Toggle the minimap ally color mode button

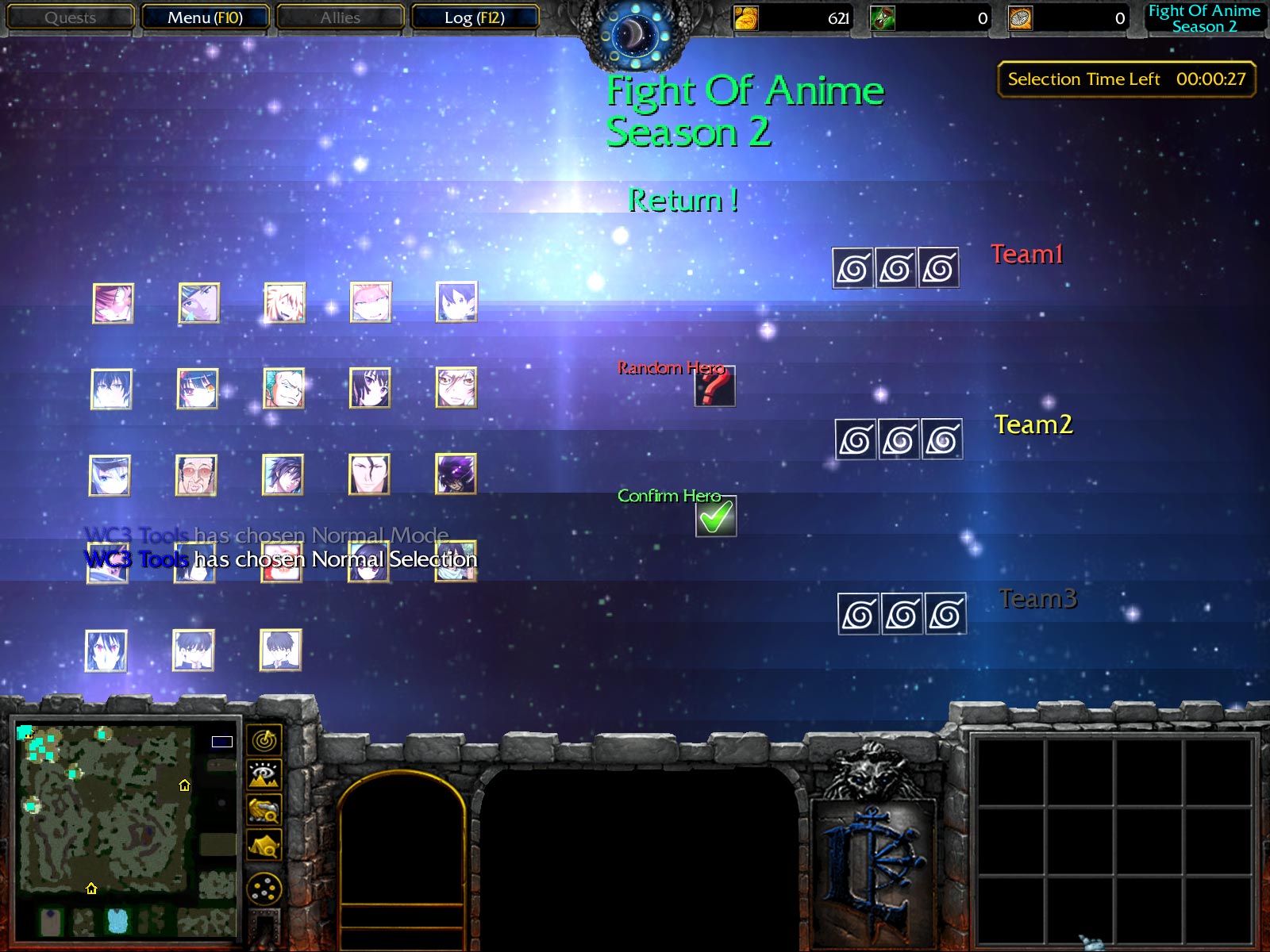pos(264,810)
